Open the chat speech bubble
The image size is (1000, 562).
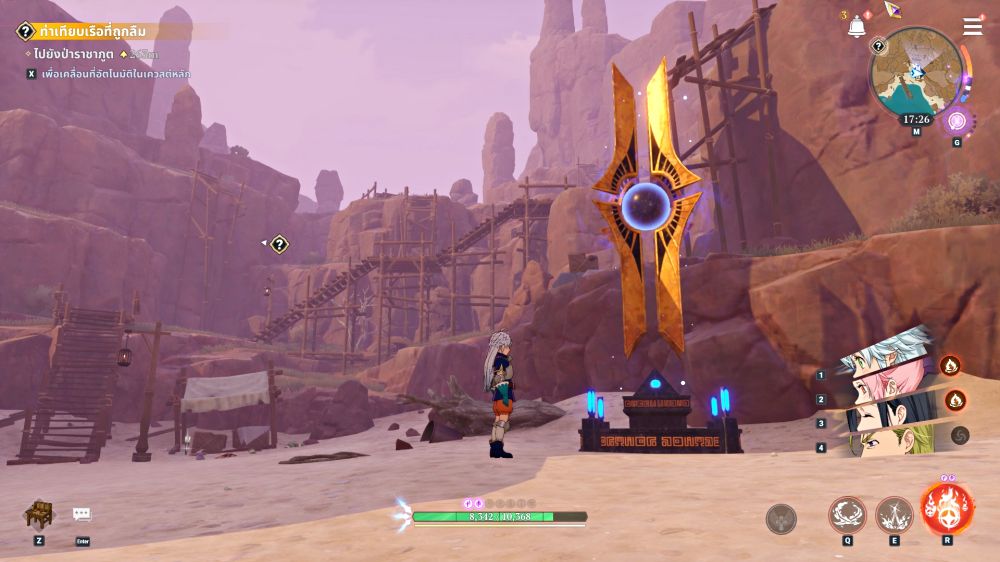click(82, 515)
